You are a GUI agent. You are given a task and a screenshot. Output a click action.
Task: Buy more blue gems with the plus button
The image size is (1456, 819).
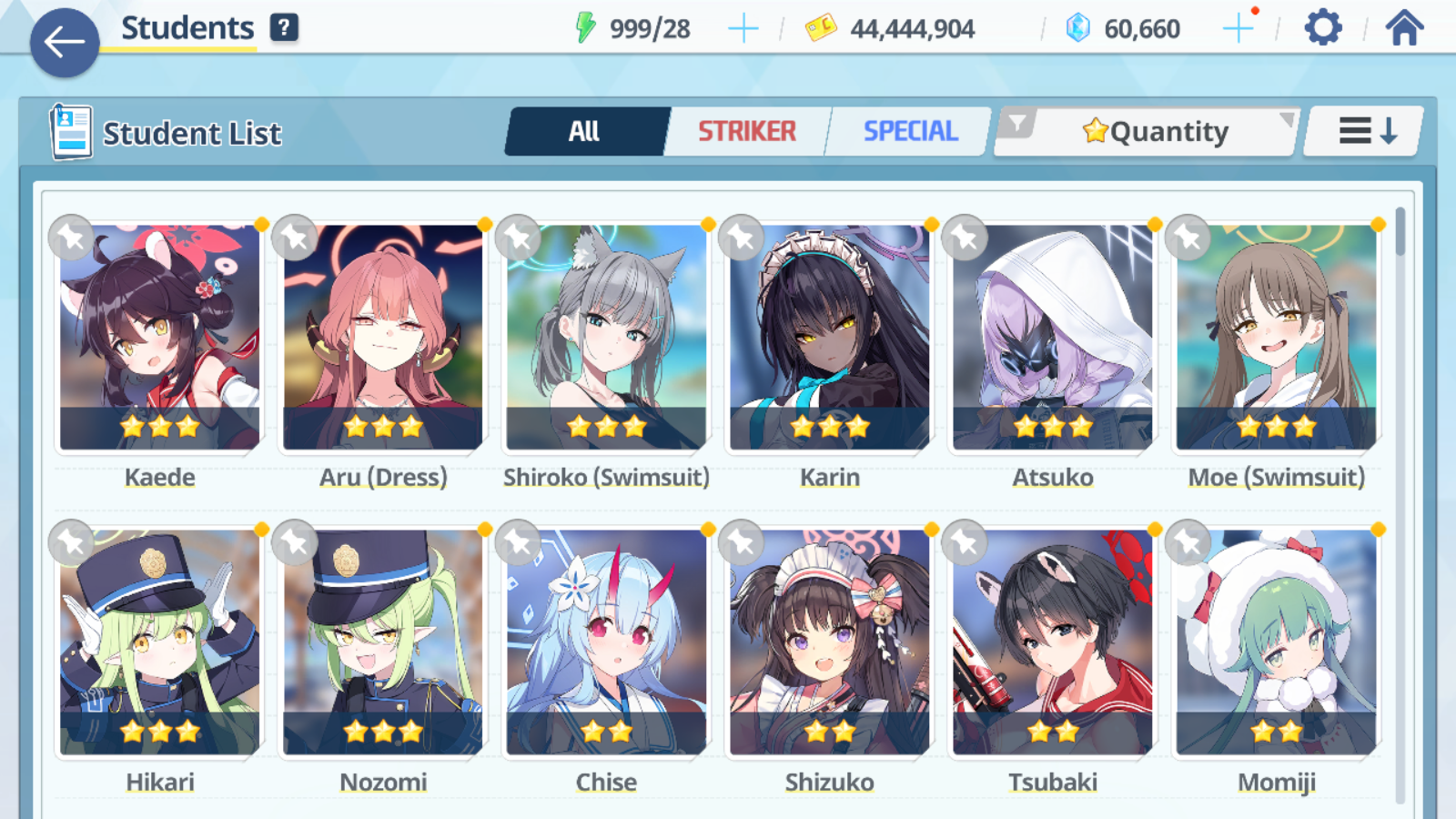click(x=1238, y=29)
